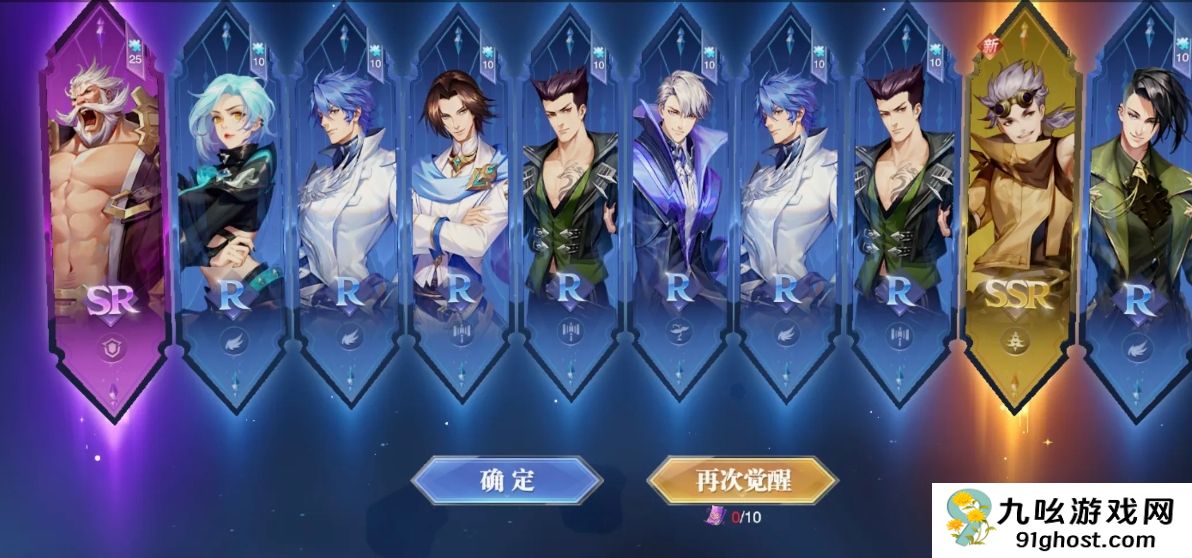
Task: Pick the brown-haired man R card
Action: pos(459,210)
